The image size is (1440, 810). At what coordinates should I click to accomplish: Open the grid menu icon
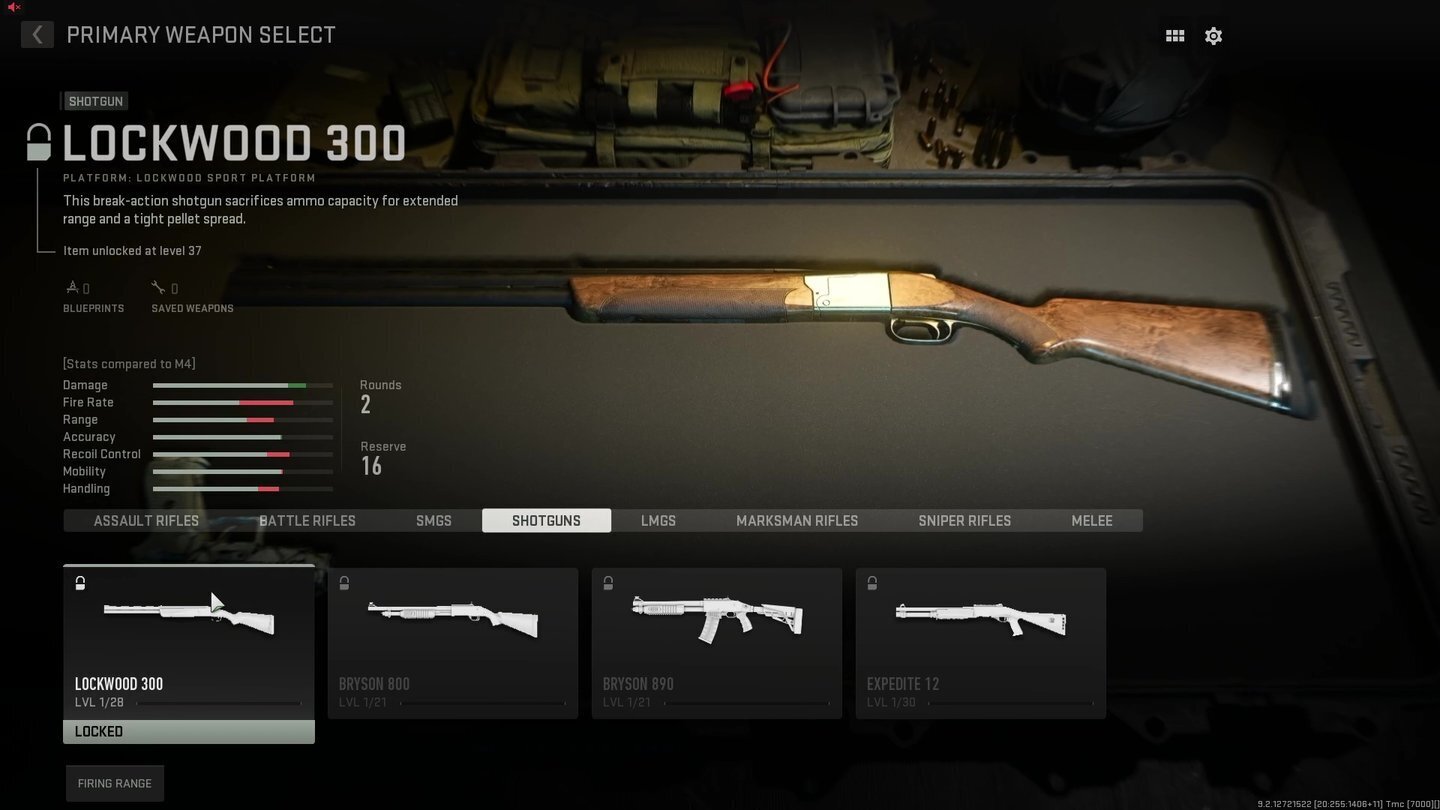click(1175, 36)
